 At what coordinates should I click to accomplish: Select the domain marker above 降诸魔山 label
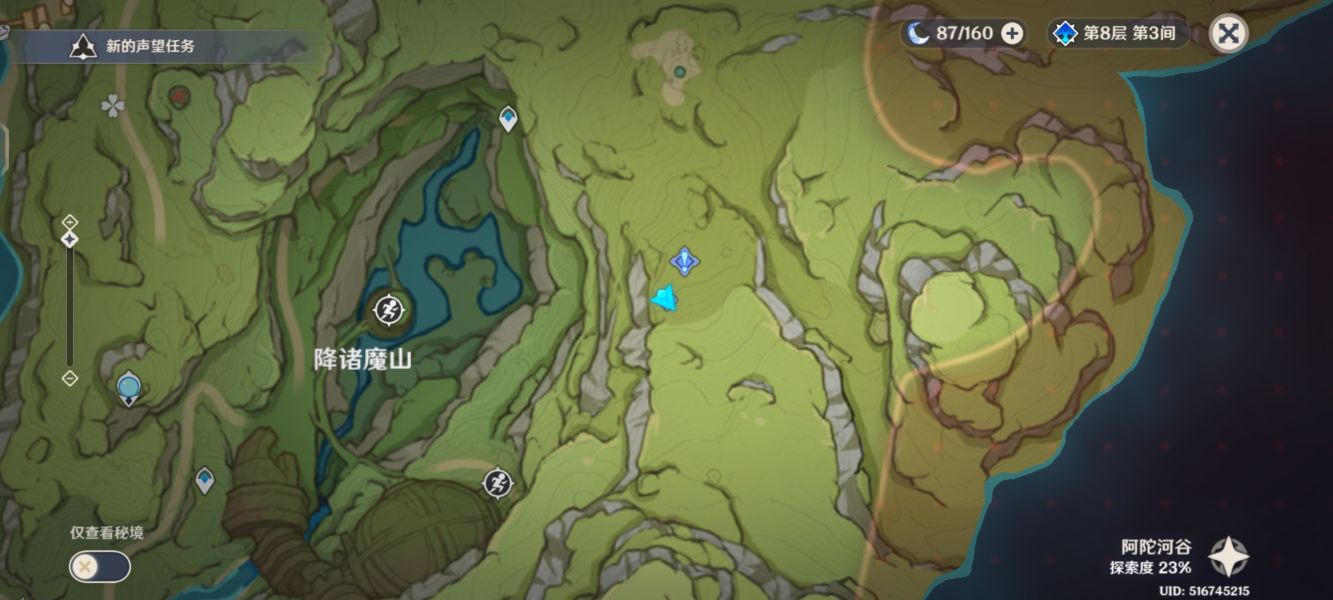tap(388, 313)
